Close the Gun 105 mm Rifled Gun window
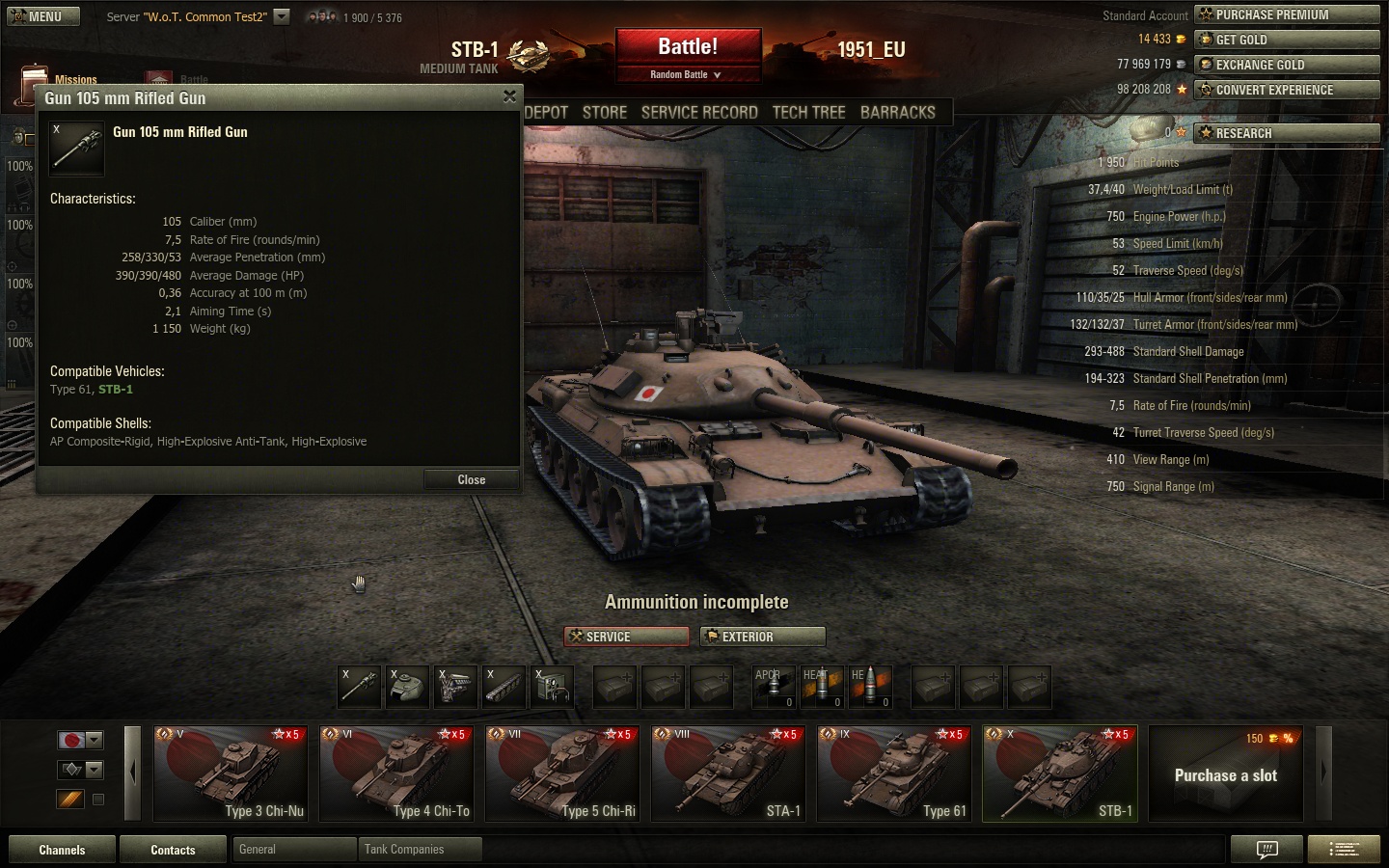This screenshot has width=1389, height=868. click(x=509, y=96)
